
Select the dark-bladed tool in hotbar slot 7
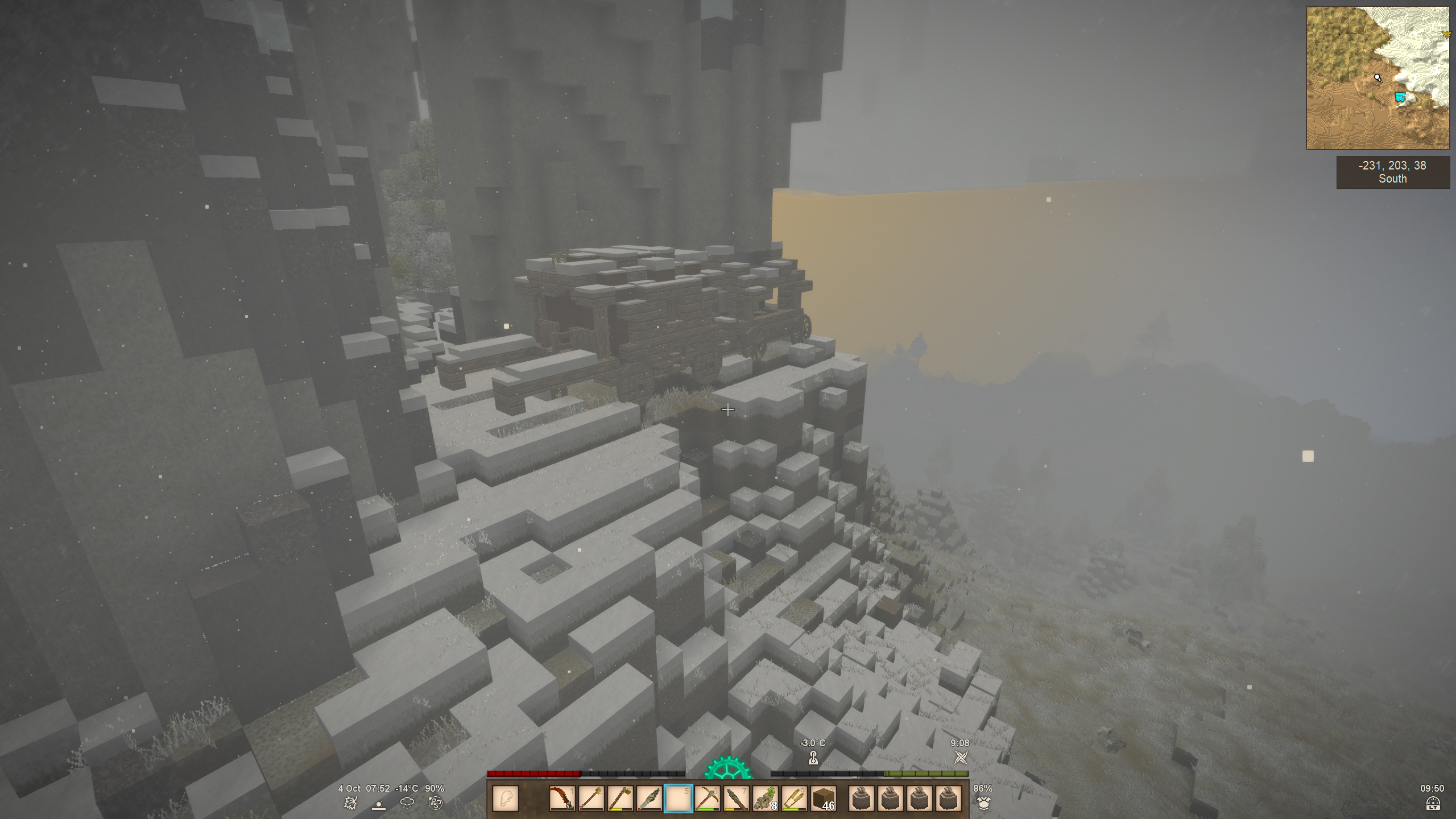coord(736,799)
